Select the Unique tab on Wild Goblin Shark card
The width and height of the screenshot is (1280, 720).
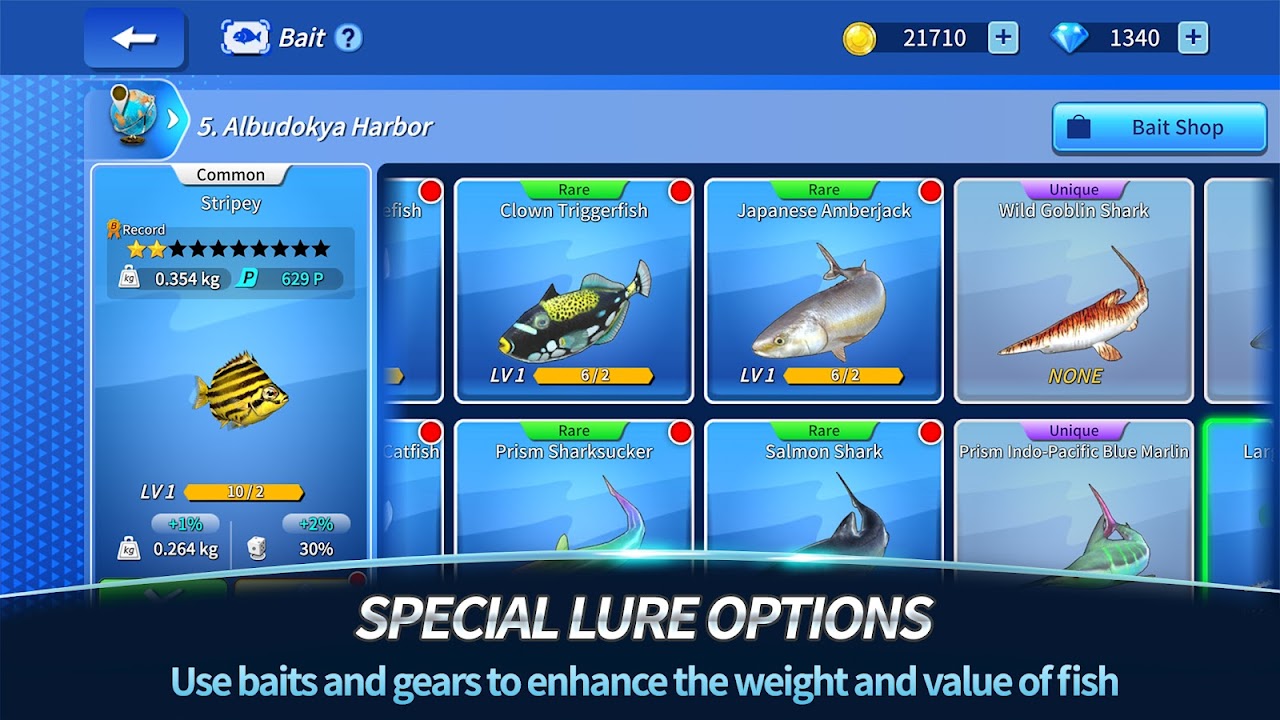pos(1073,189)
